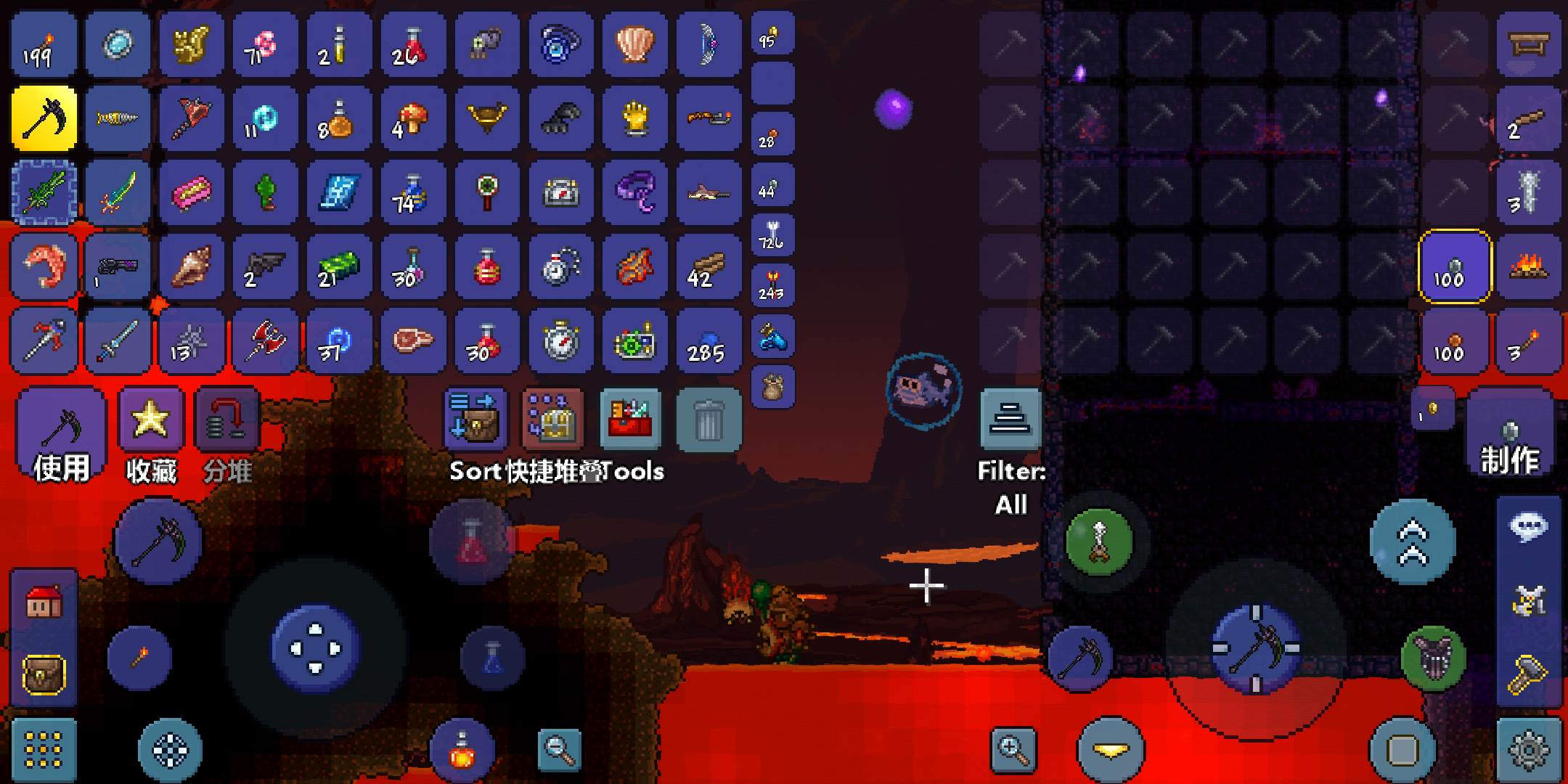Select the highlighted scythe pickaxe slot
Image resolution: width=1568 pixels, height=784 pixels.
click(x=44, y=118)
